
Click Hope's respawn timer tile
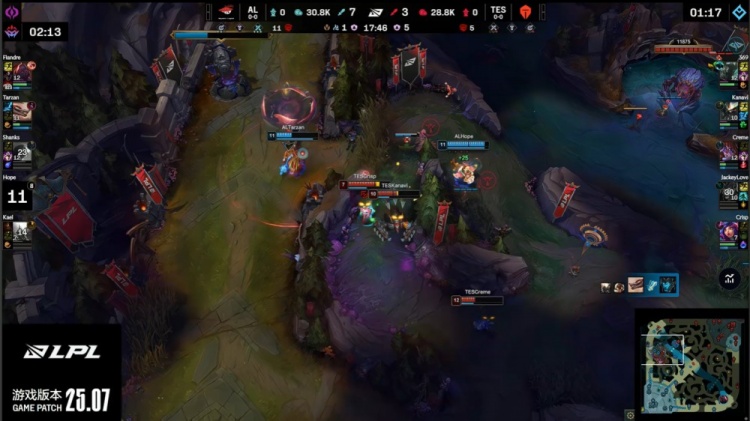point(19,197)
